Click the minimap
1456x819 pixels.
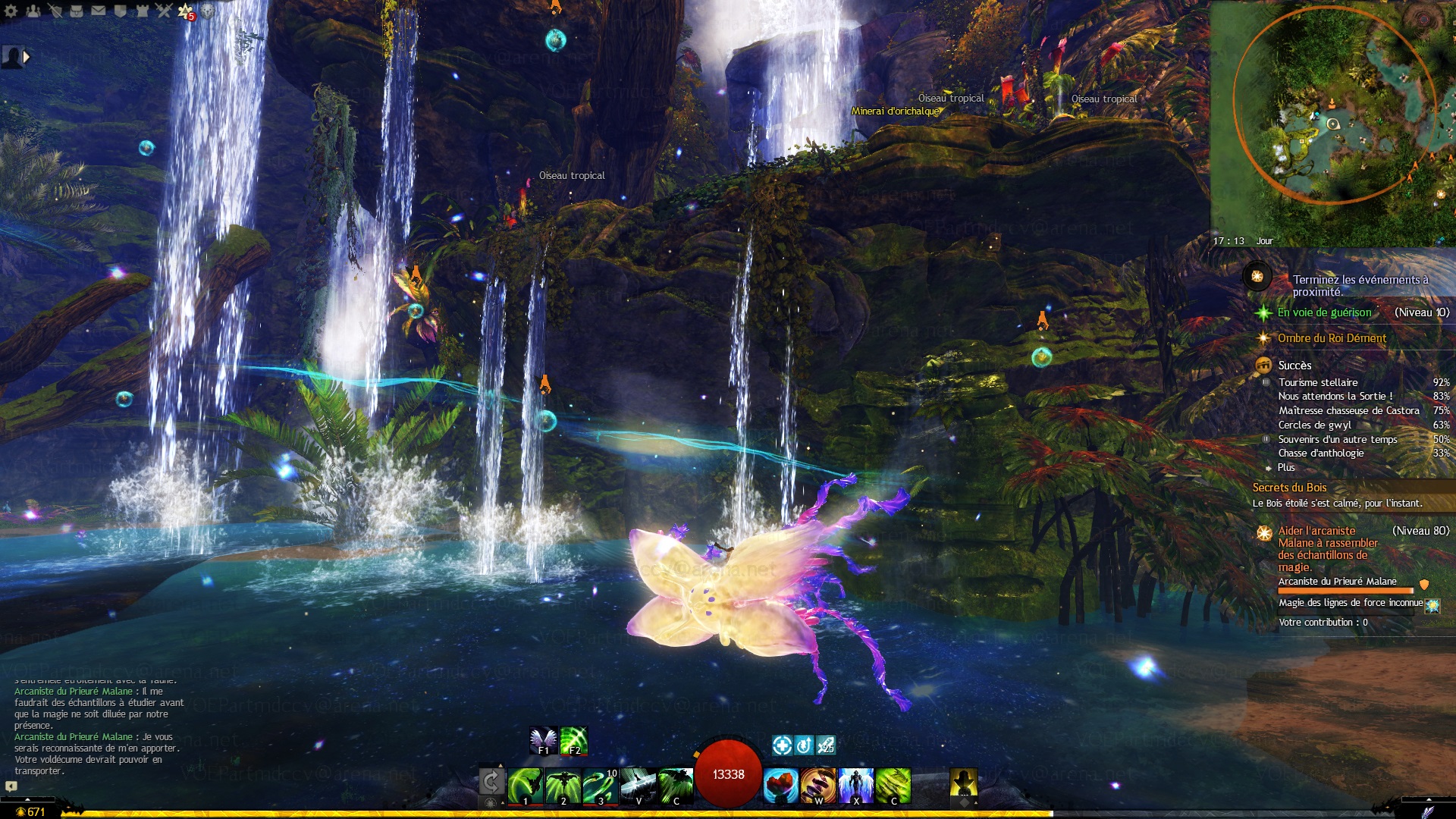(1332, 121)
